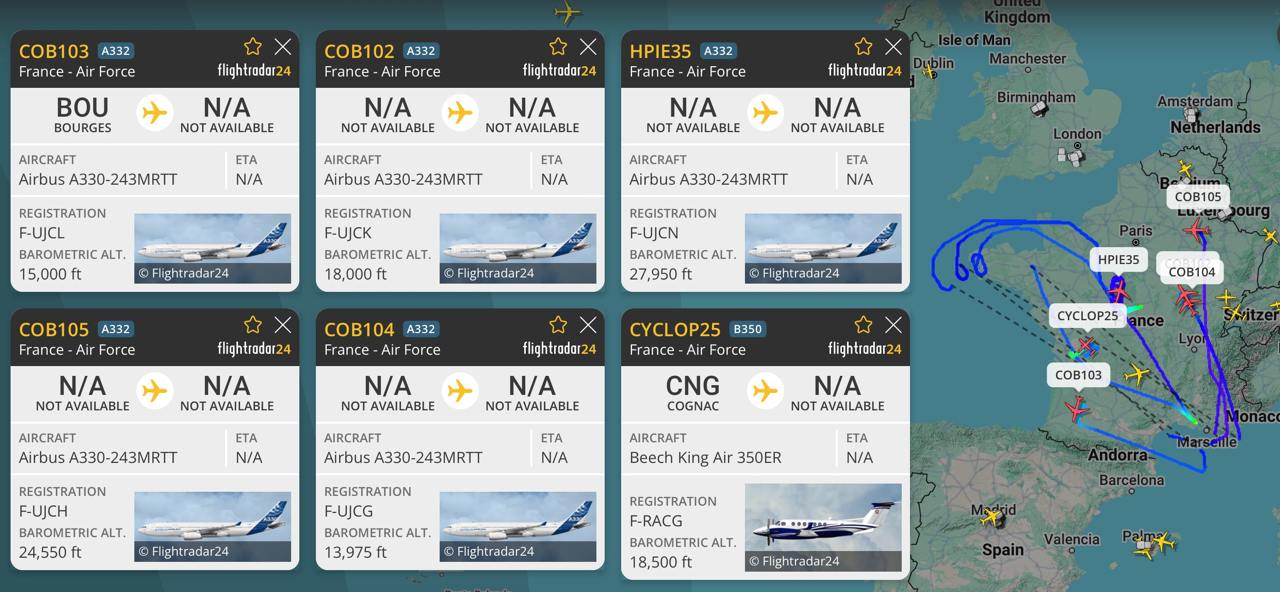Favorite COB104 using its star icon

[x=558, y=325]
